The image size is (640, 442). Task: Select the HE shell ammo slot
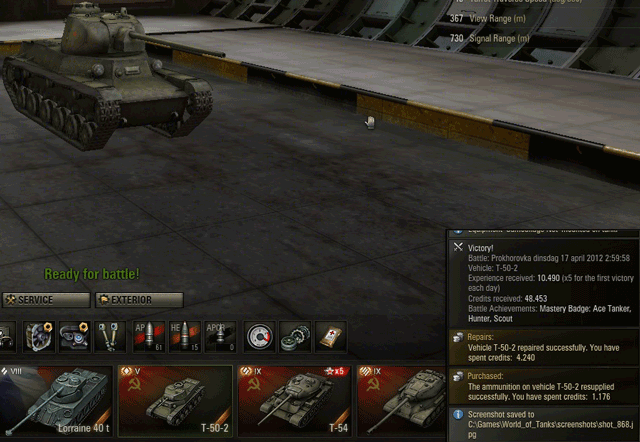[x=185, y=337]
